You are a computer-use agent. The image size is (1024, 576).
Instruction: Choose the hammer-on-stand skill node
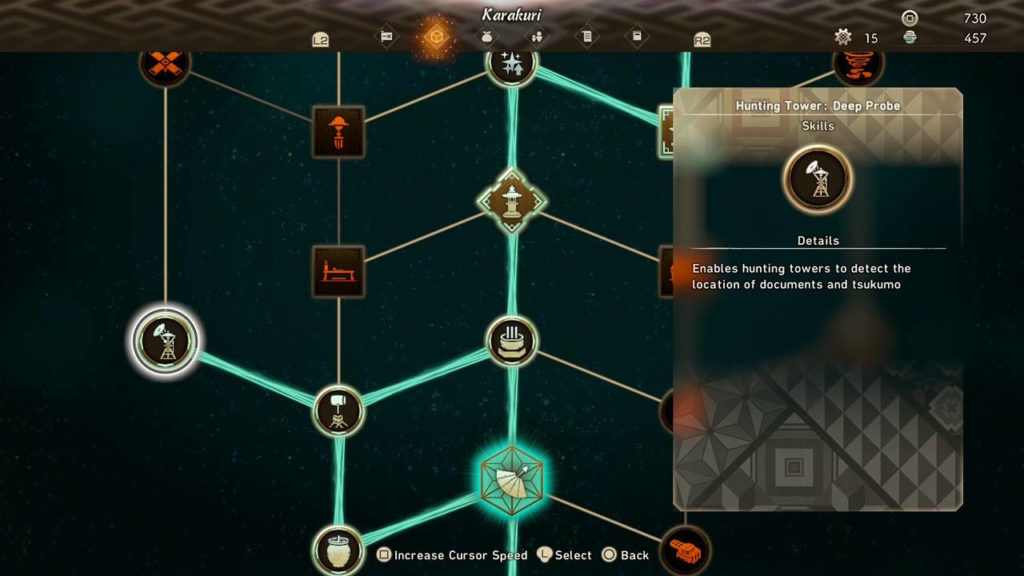(338, 410)
